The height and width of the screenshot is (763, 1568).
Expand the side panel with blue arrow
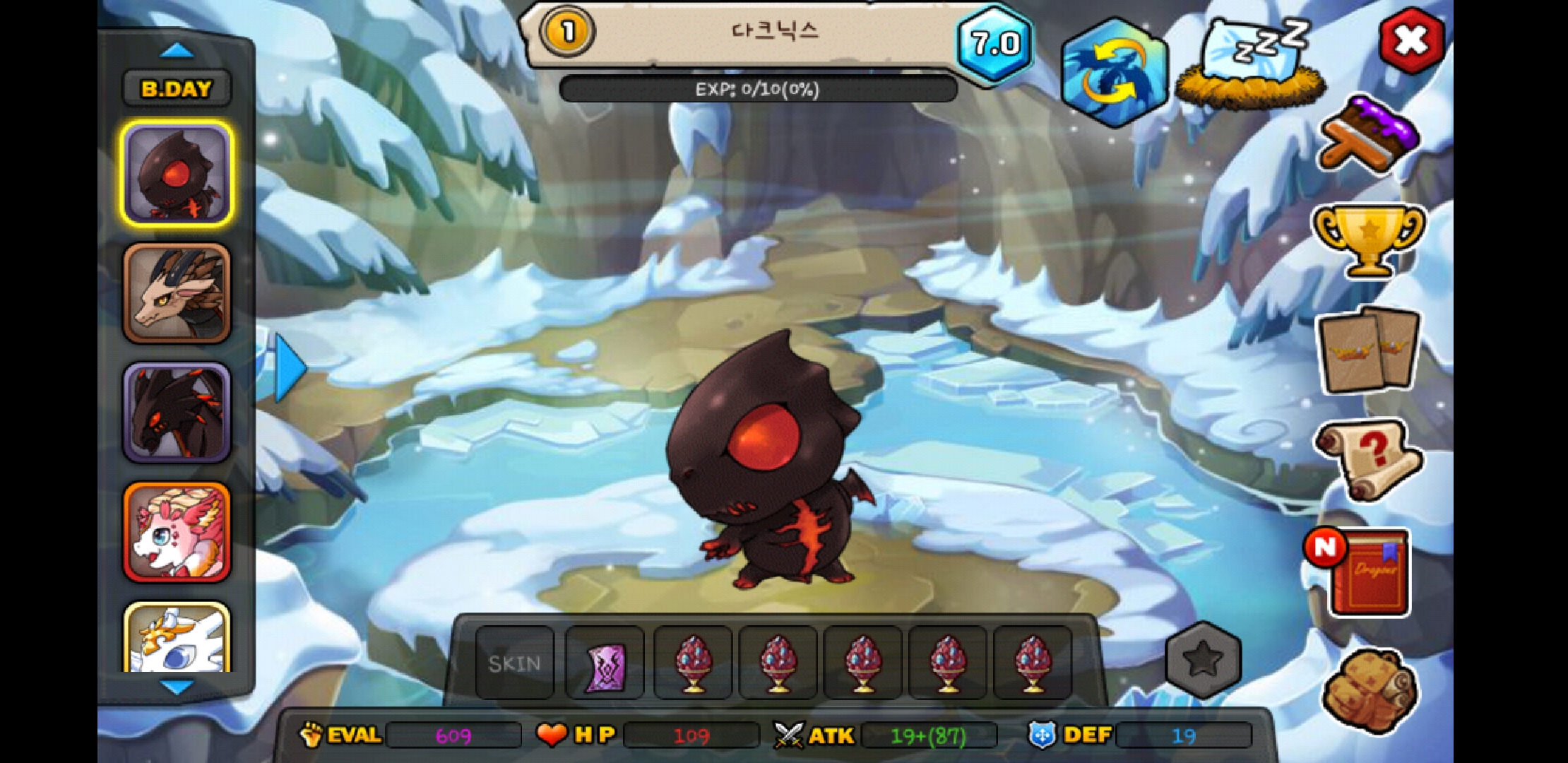[288, 369]
